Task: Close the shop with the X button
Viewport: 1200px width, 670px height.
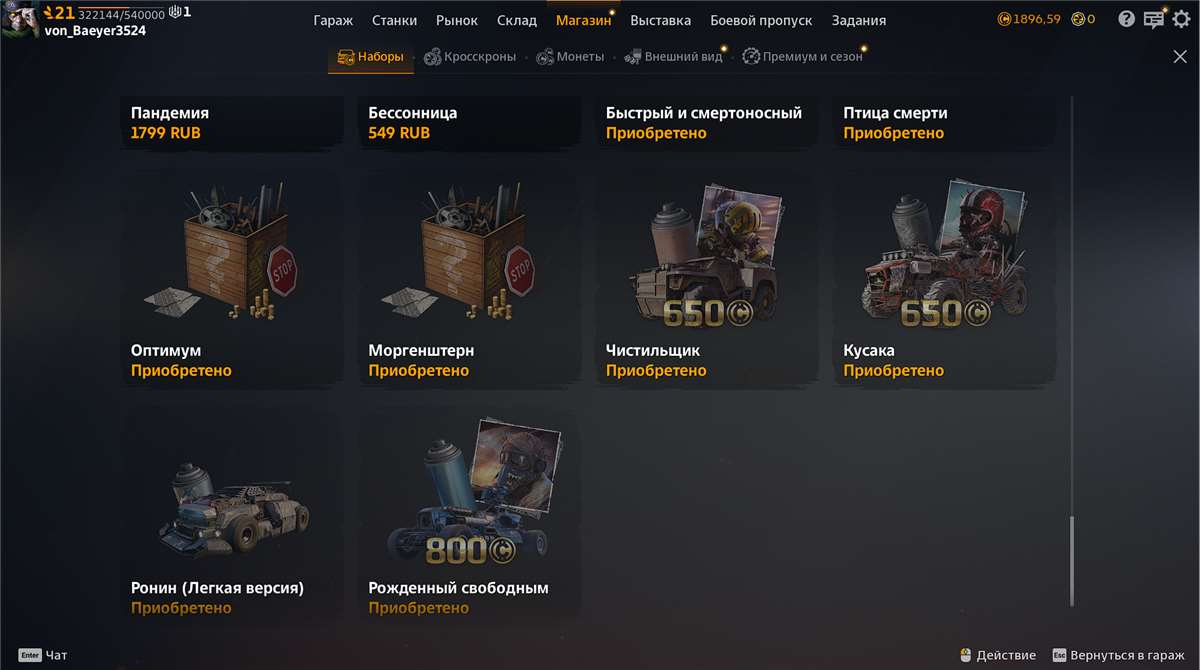Action: [x=1180, y=57]
